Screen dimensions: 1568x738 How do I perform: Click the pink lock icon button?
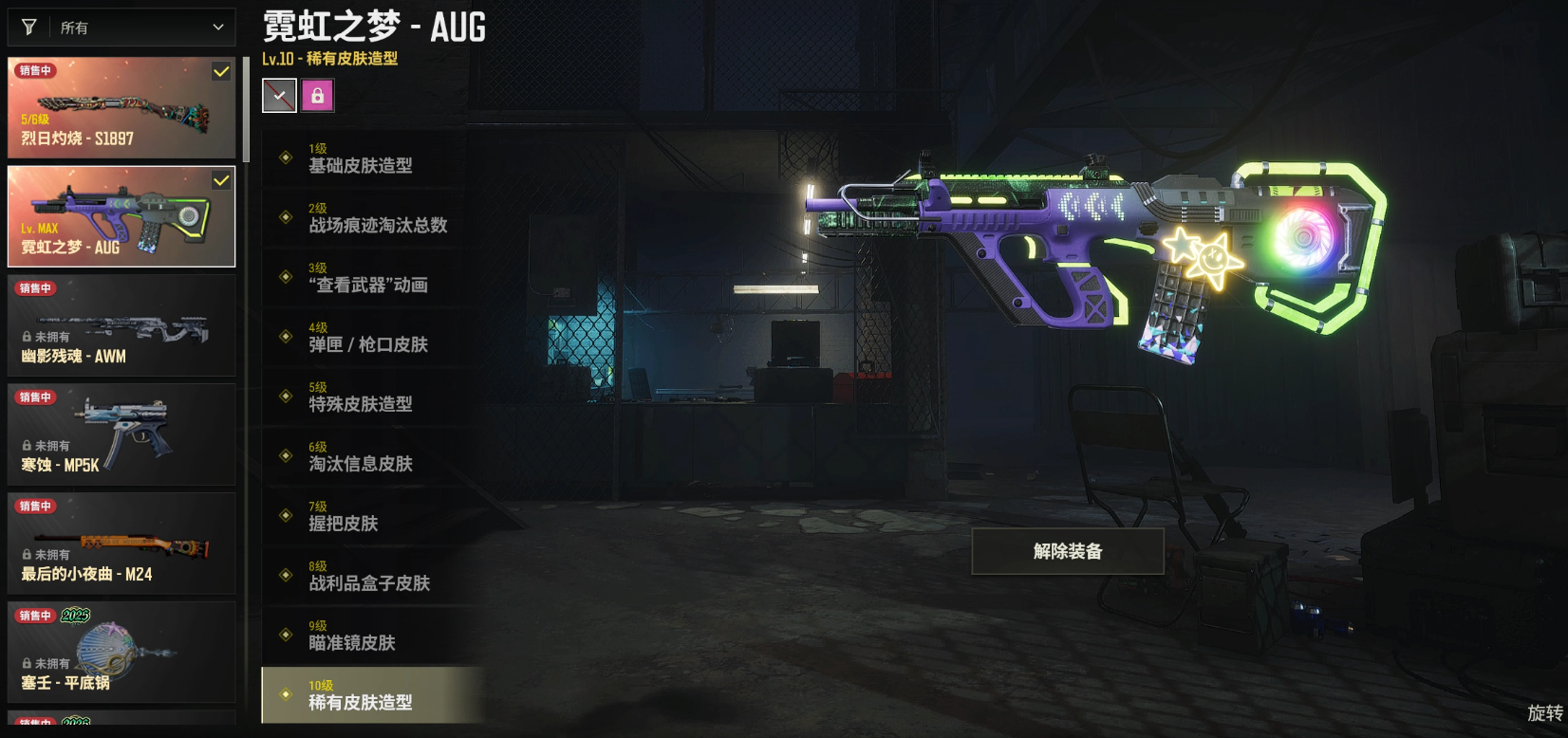click(318, 96)
